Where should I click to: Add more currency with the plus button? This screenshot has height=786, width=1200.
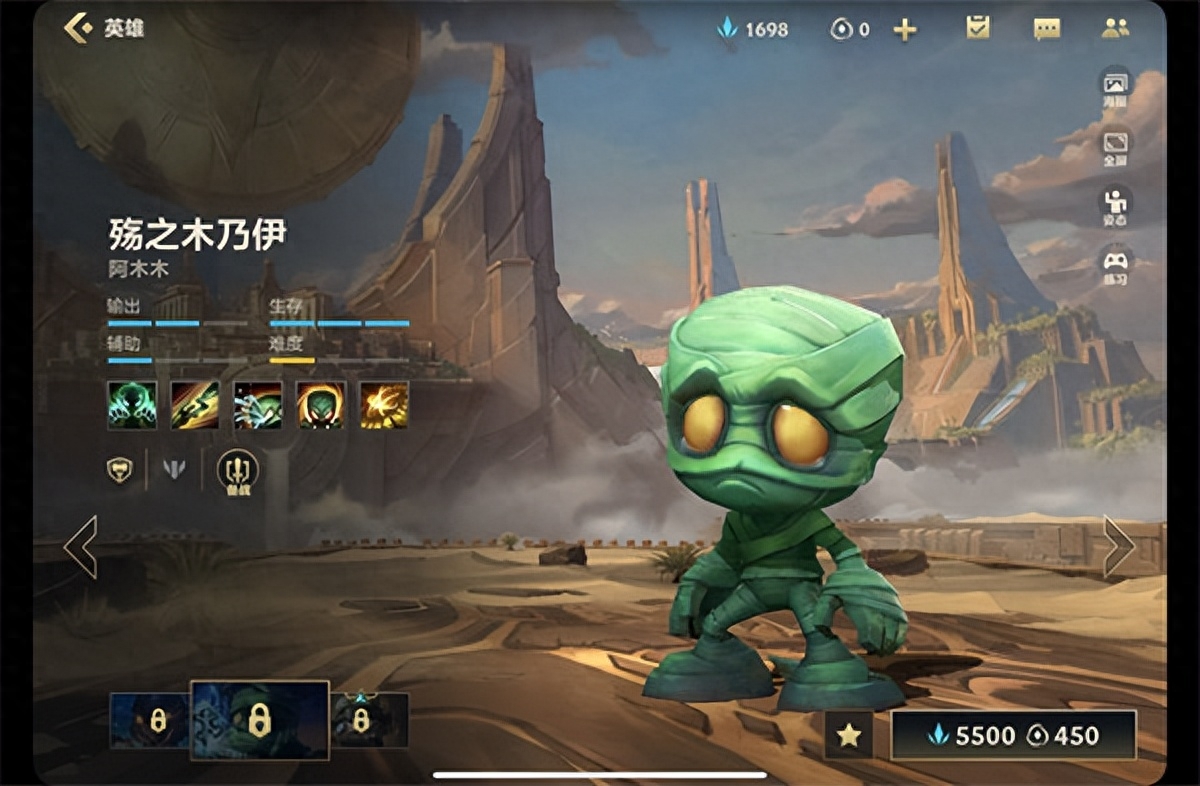(905, 30)
